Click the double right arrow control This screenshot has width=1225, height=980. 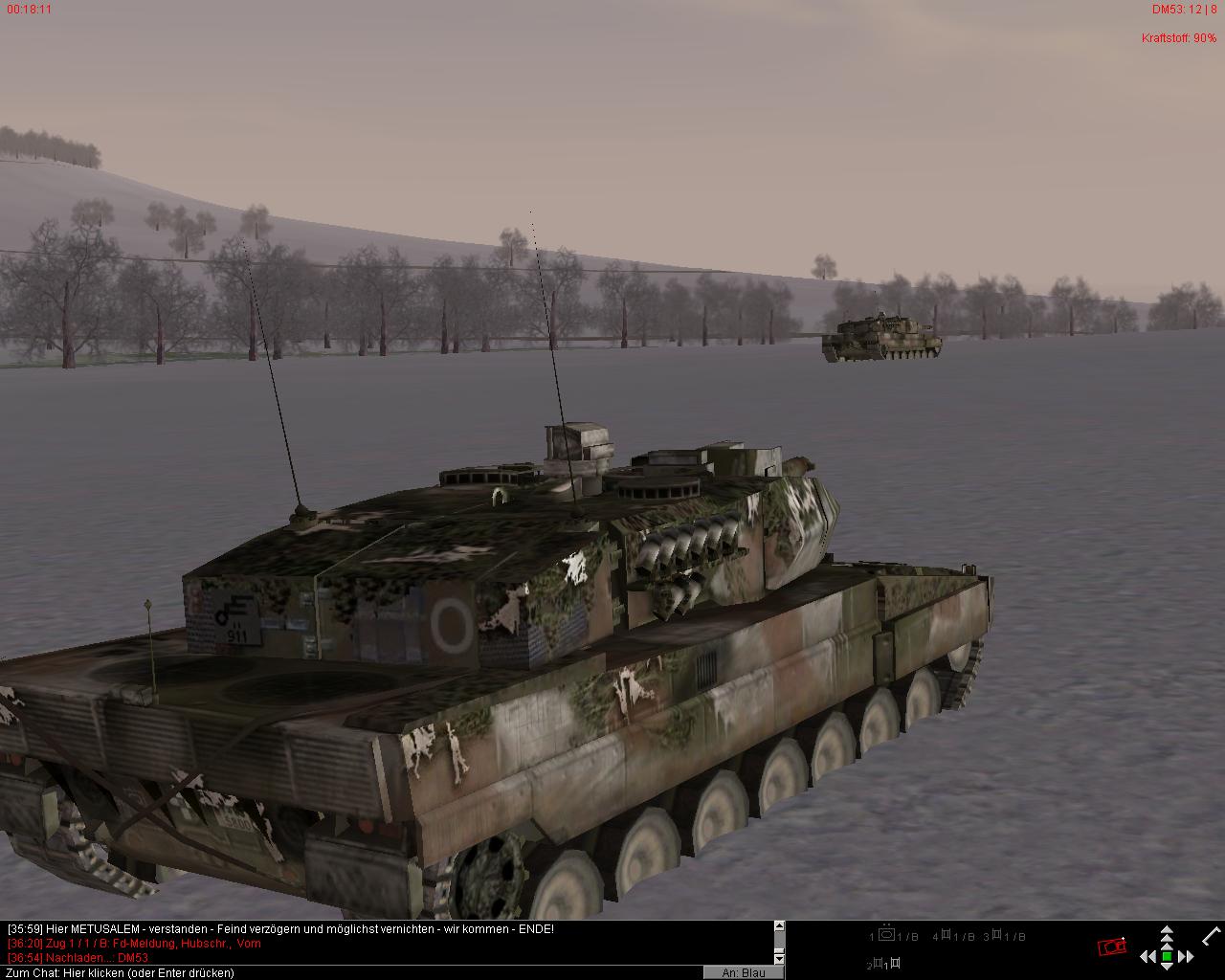[1187, 956]
